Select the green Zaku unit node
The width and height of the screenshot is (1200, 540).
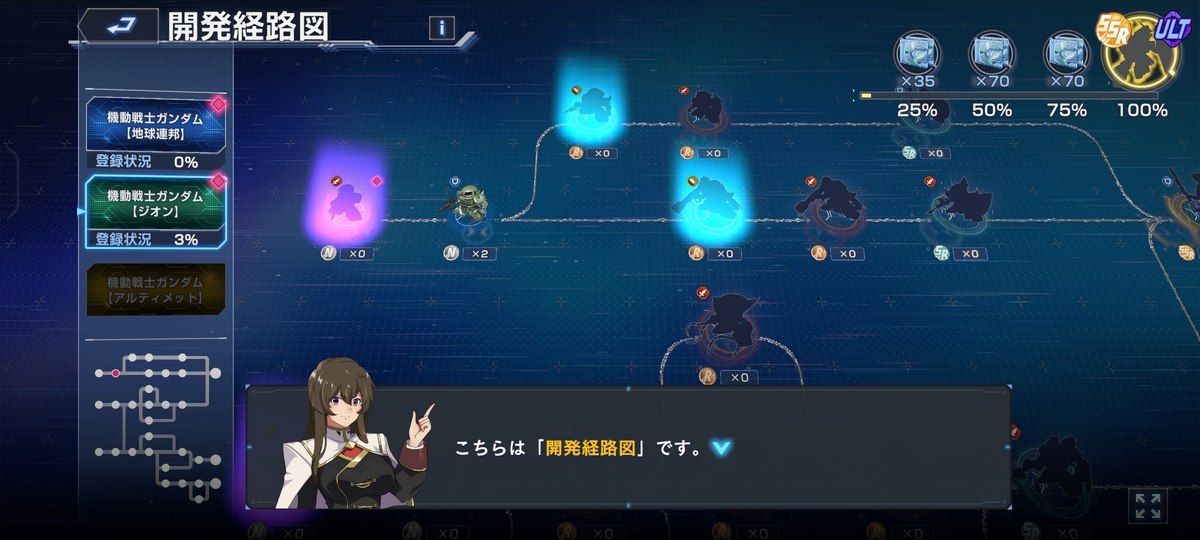(x=469, y=209)
